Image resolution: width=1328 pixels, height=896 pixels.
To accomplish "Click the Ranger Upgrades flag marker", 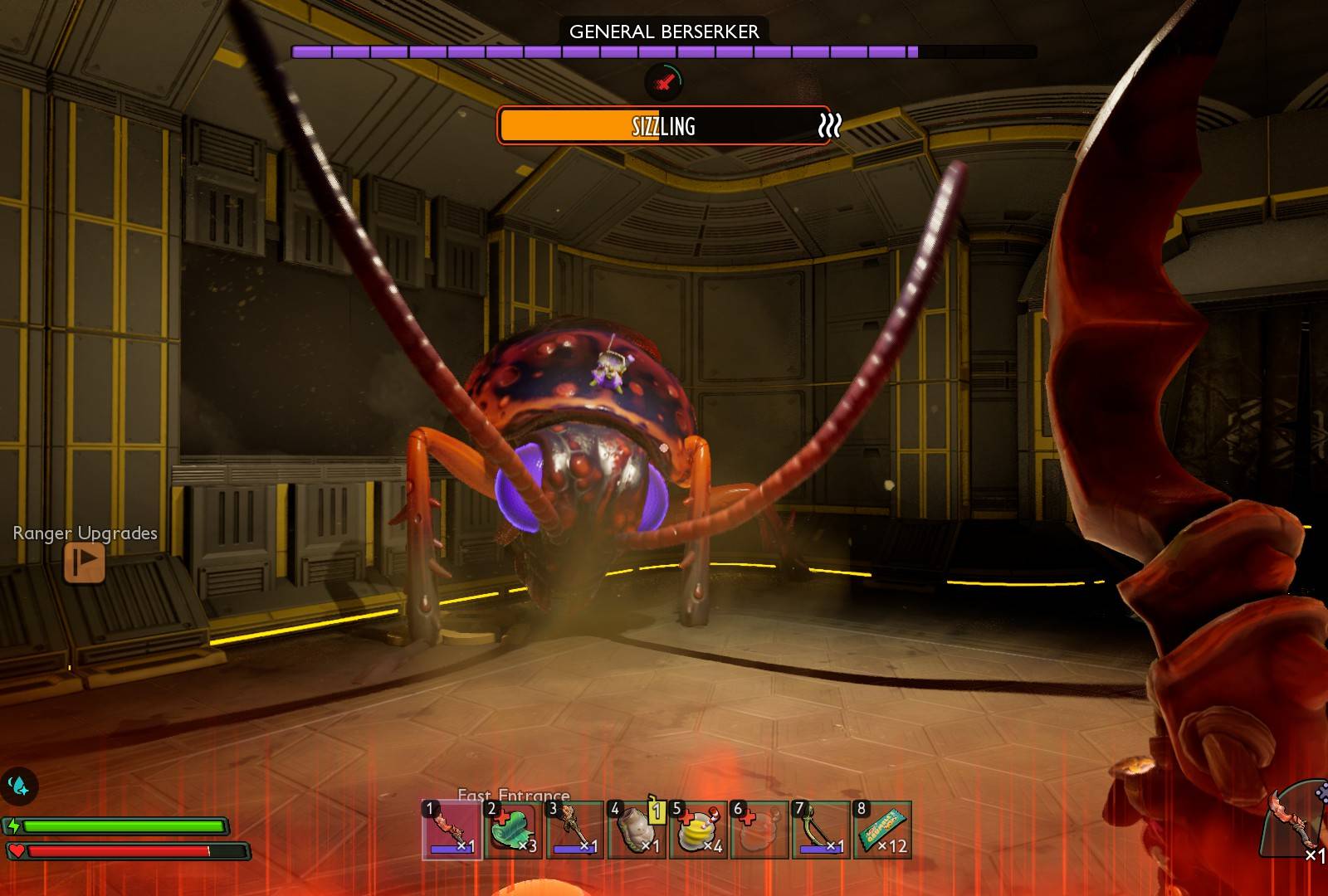I will (x=85, y=562).
